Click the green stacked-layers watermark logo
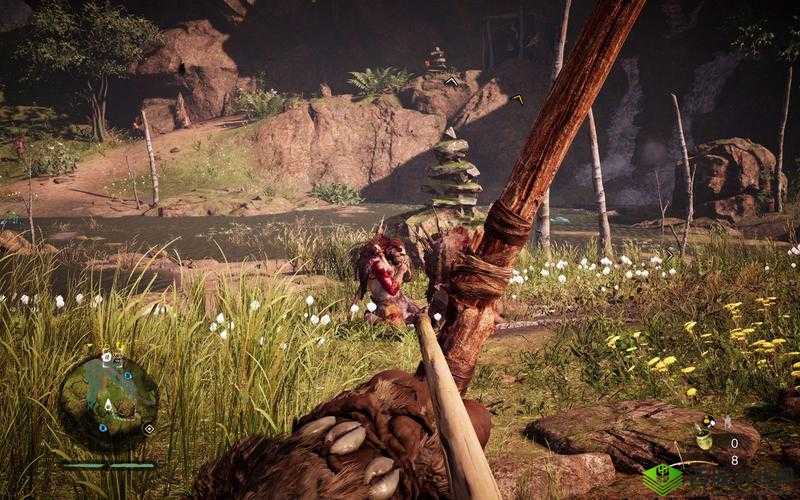The width and height of the screenshot is (800, 500). [662, 478]
